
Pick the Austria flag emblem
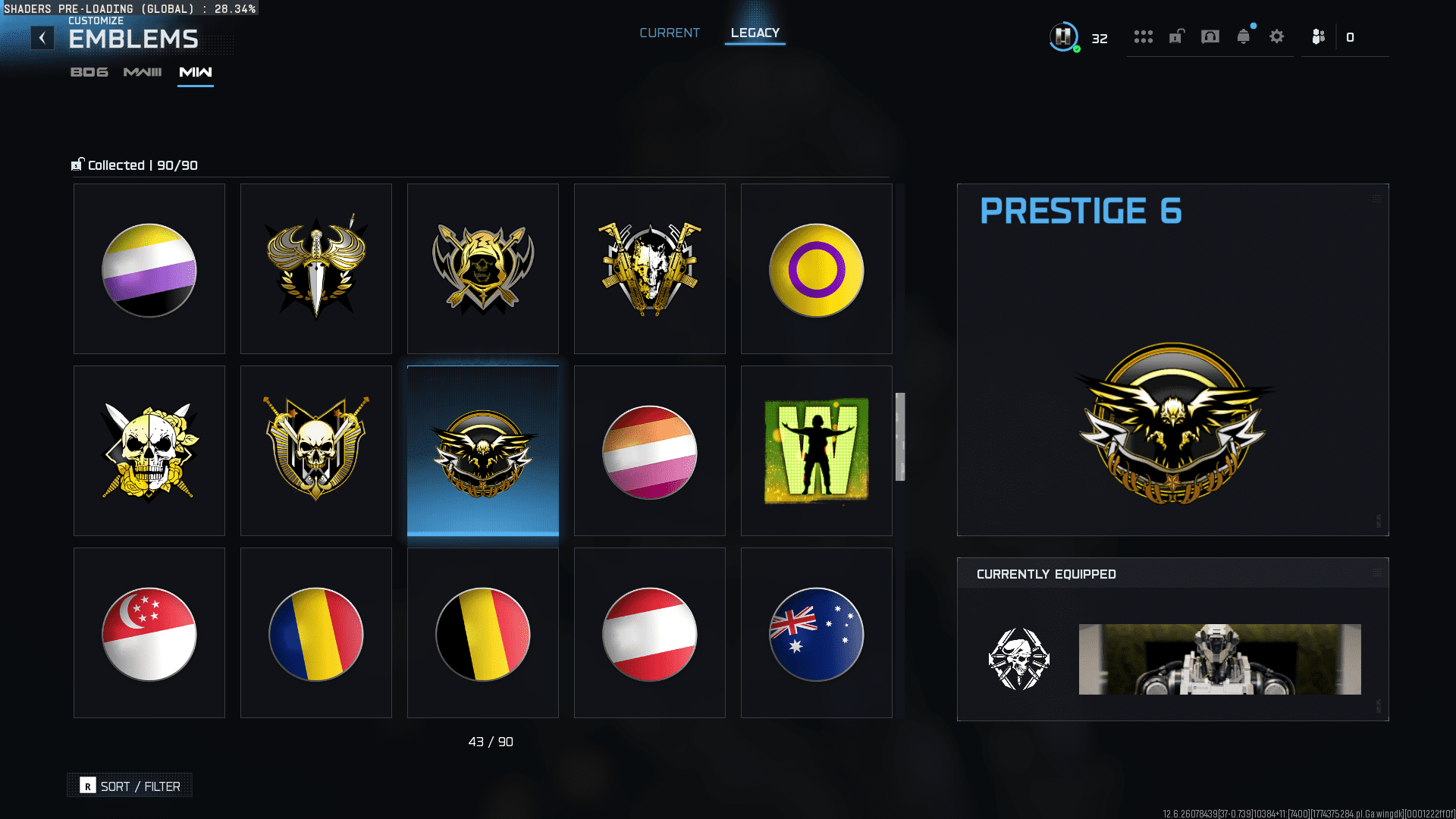[650, 633]
